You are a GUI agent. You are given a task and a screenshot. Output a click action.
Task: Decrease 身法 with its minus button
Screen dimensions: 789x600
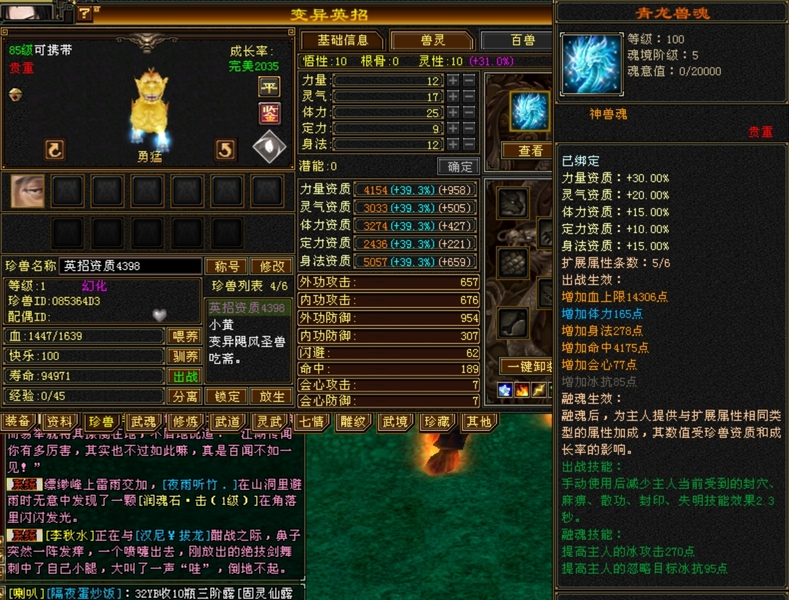(469, 144)
